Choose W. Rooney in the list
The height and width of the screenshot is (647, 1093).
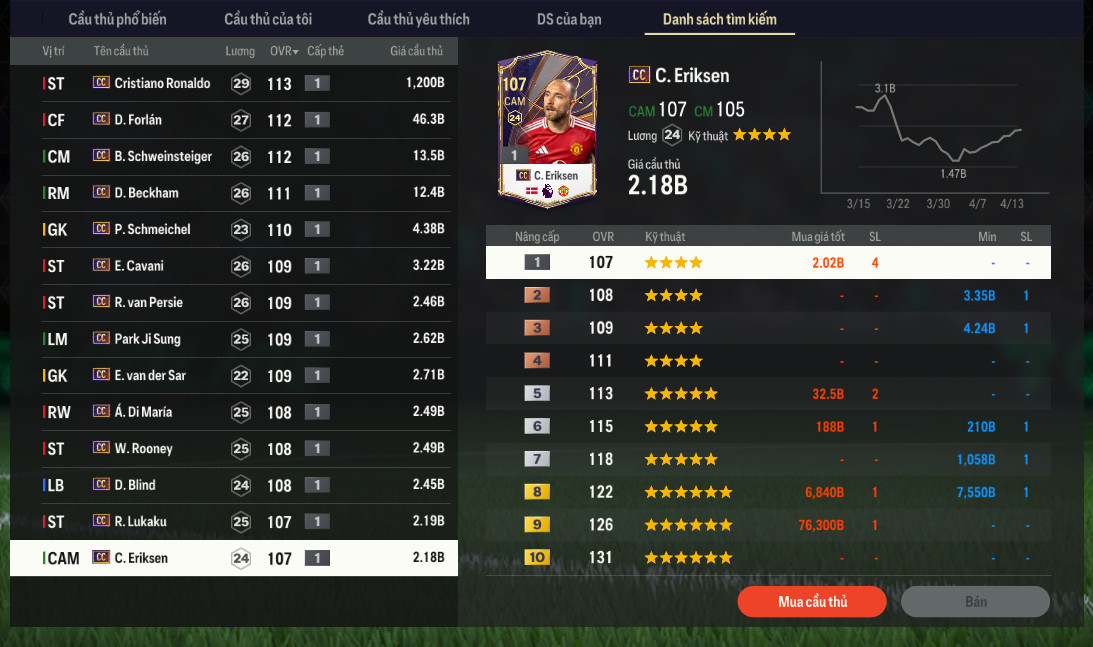pos(143,448)
